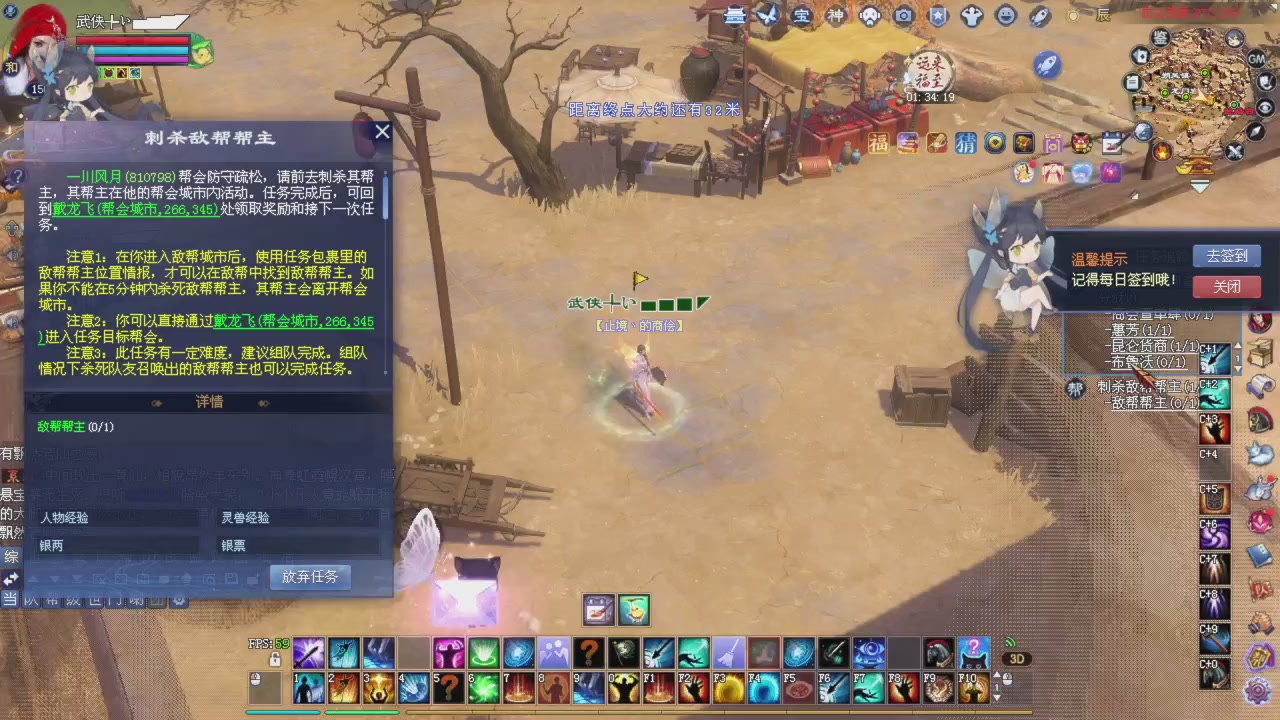Open the rocket speed-up icon on top bar
The image size is (1280, 720).
click(x=1041, y=15)
